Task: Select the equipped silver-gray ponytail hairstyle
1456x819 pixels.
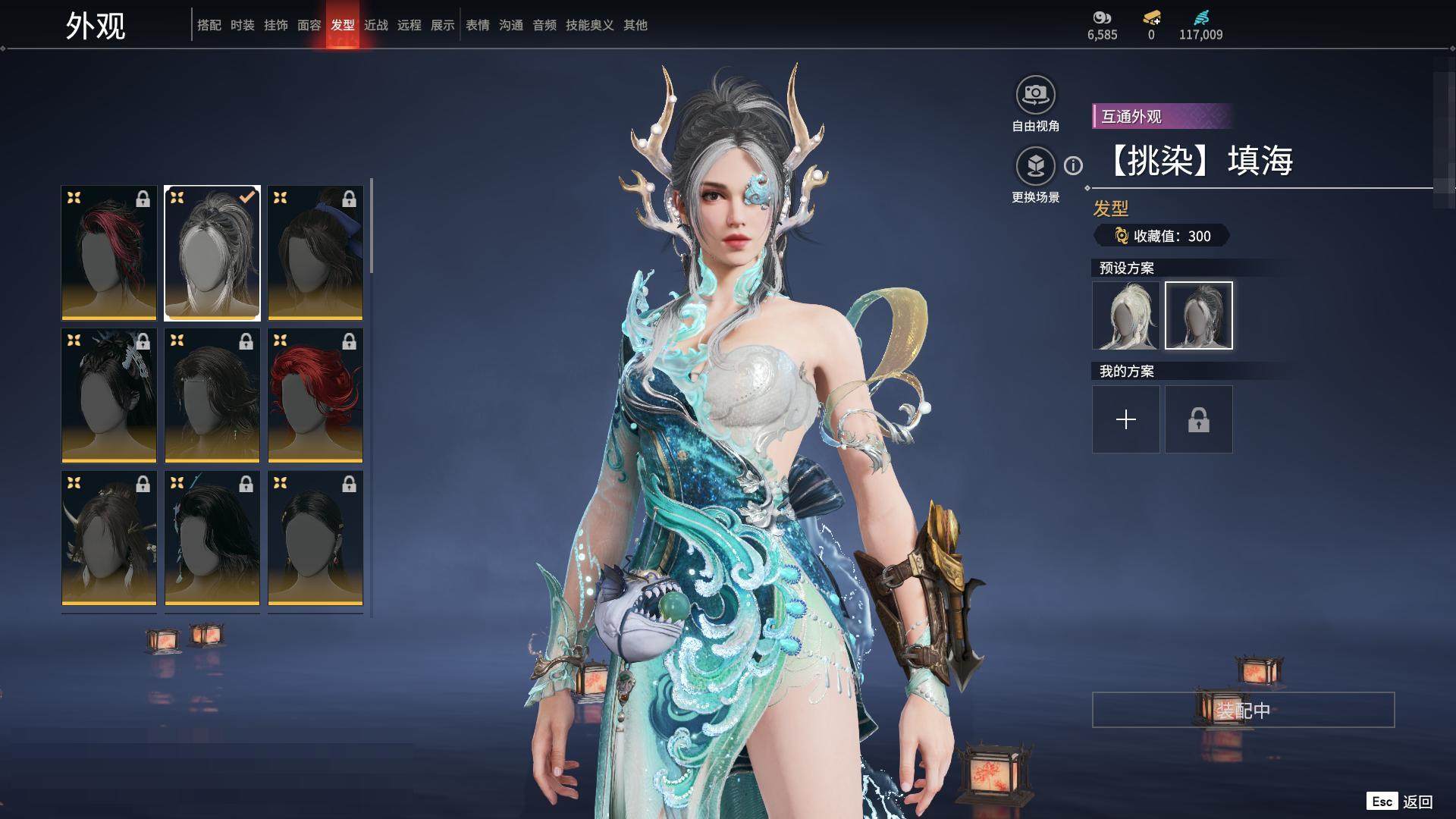Action: click(x=212, y=253)
